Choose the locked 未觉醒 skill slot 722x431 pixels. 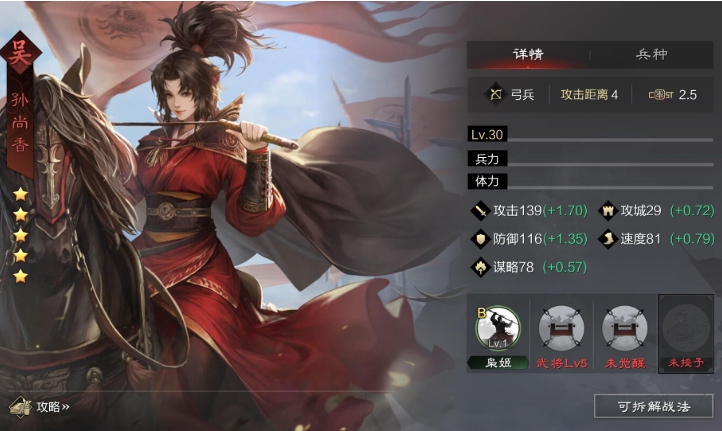624,328
